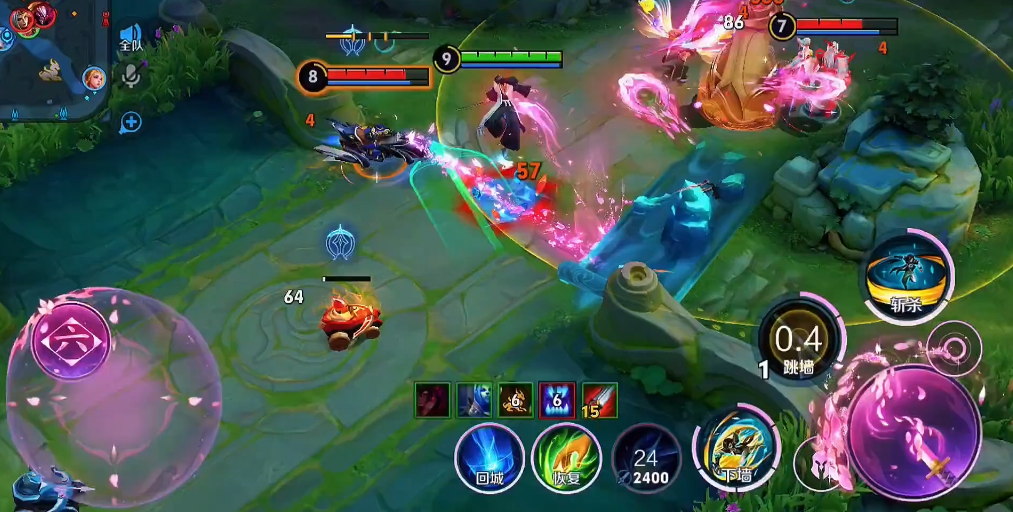Toggle the muted microphone icon
Image resolution: width=1013 pixels, height=512 pixels.
[x=130, y=77]
